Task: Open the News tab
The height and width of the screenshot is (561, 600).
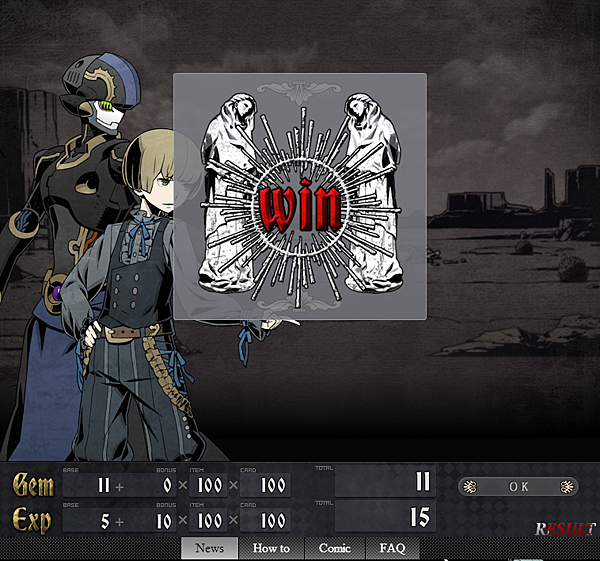Action: tap(210, 548)
